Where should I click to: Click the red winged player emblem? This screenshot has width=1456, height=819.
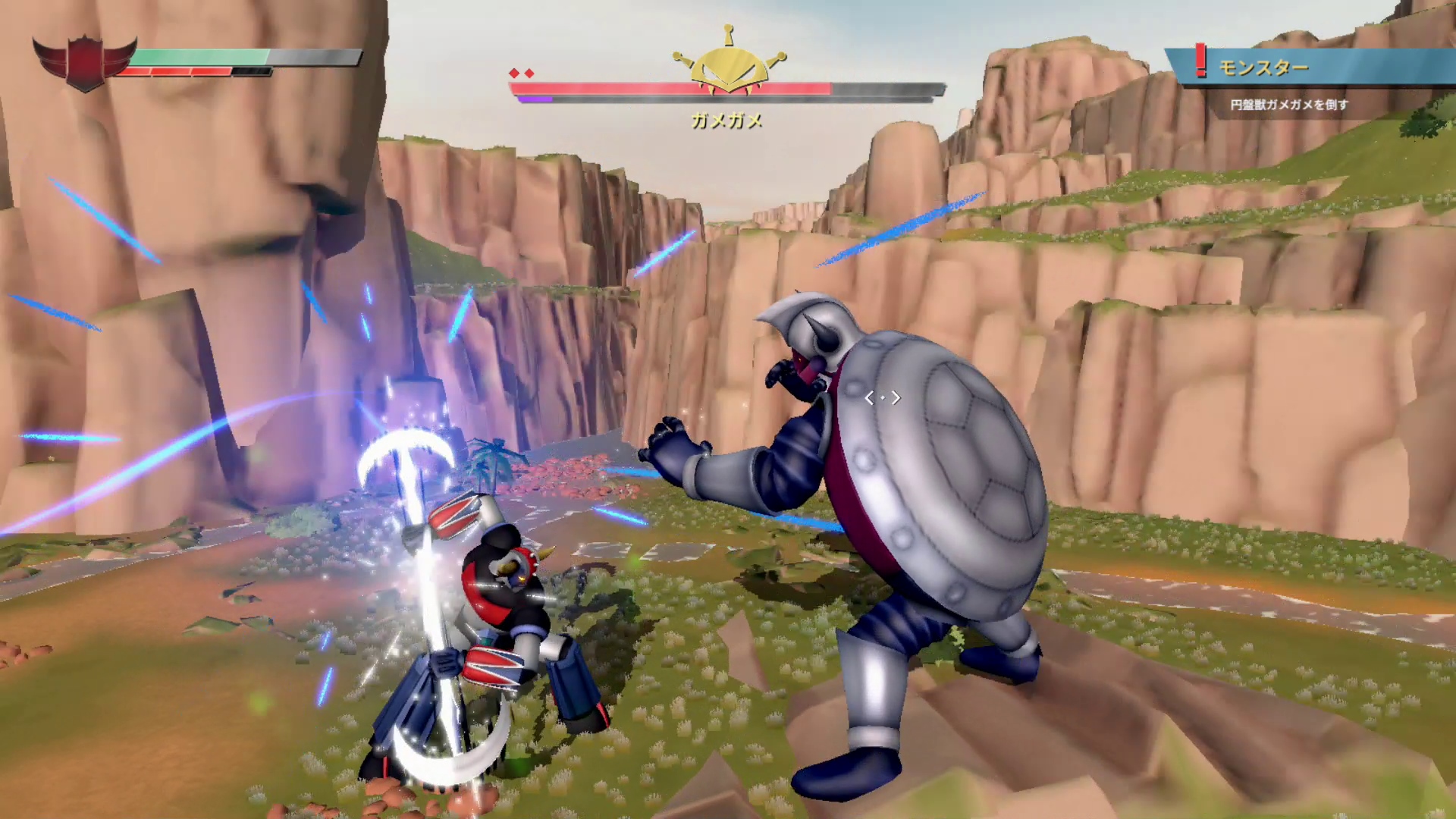coord(84,62)
